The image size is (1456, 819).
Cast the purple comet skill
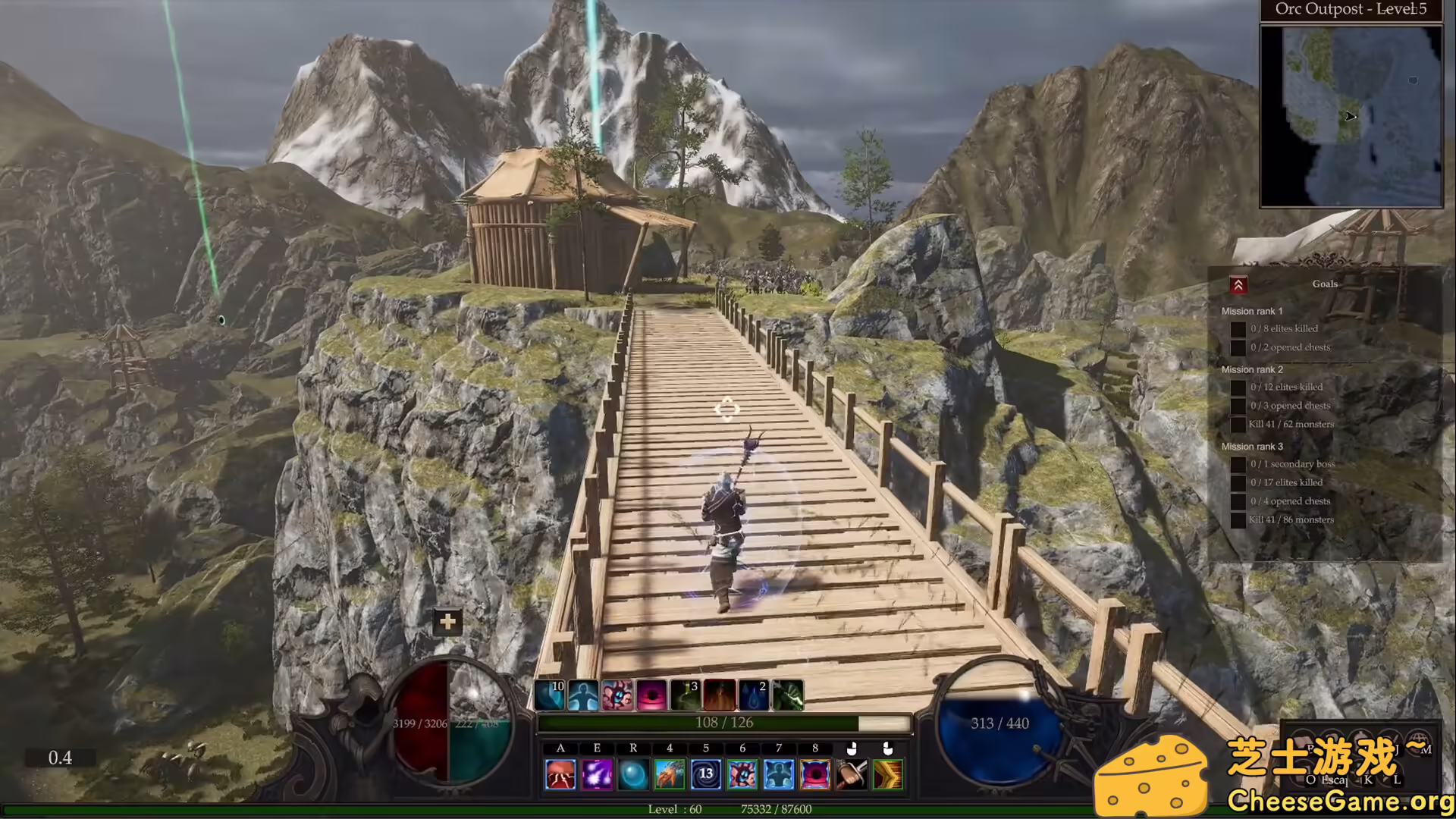coord(597,775)
